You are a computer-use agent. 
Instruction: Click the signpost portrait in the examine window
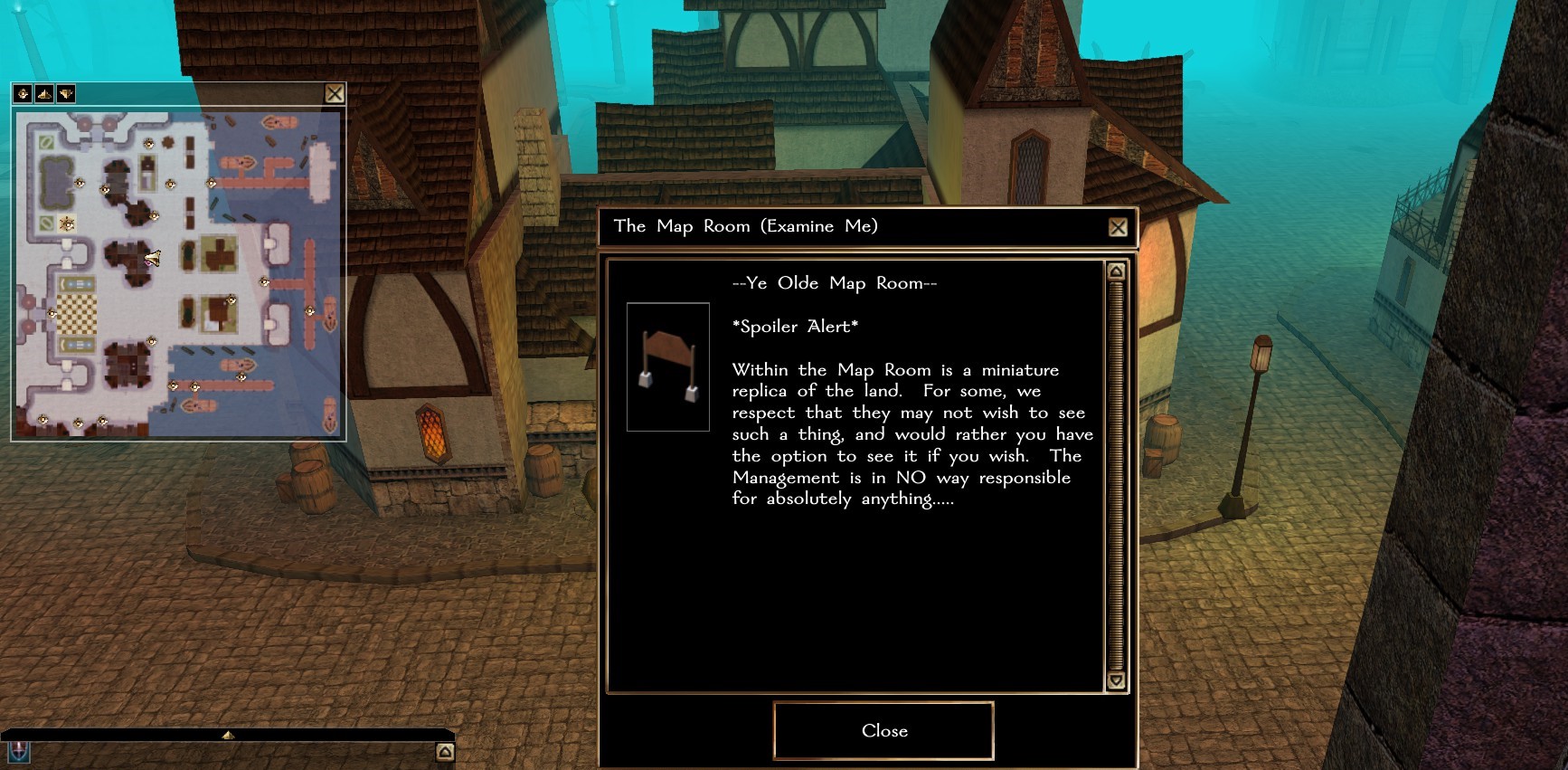coord(668,366)
